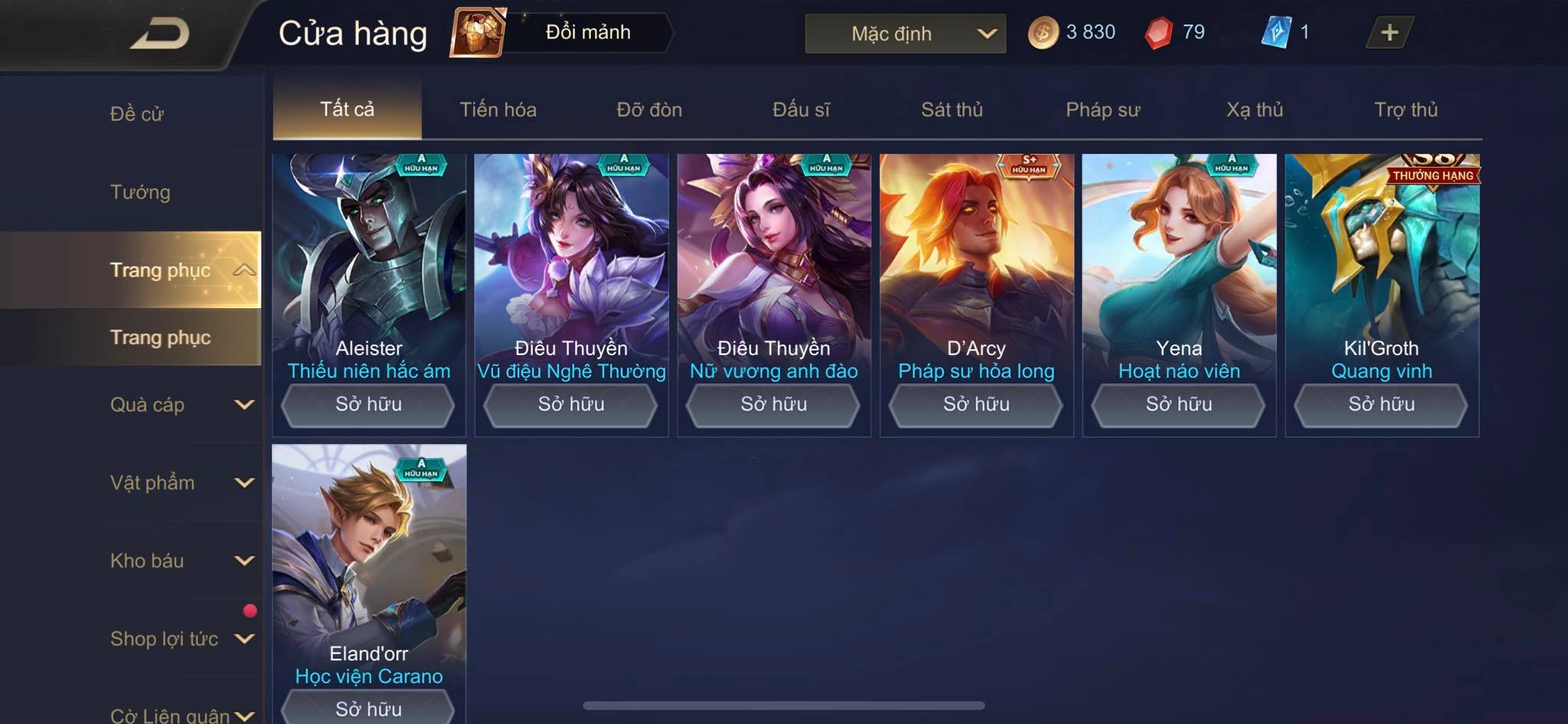Expand the Vật phẩm section
1568x724 pixels.
click(x=181, y=483)
